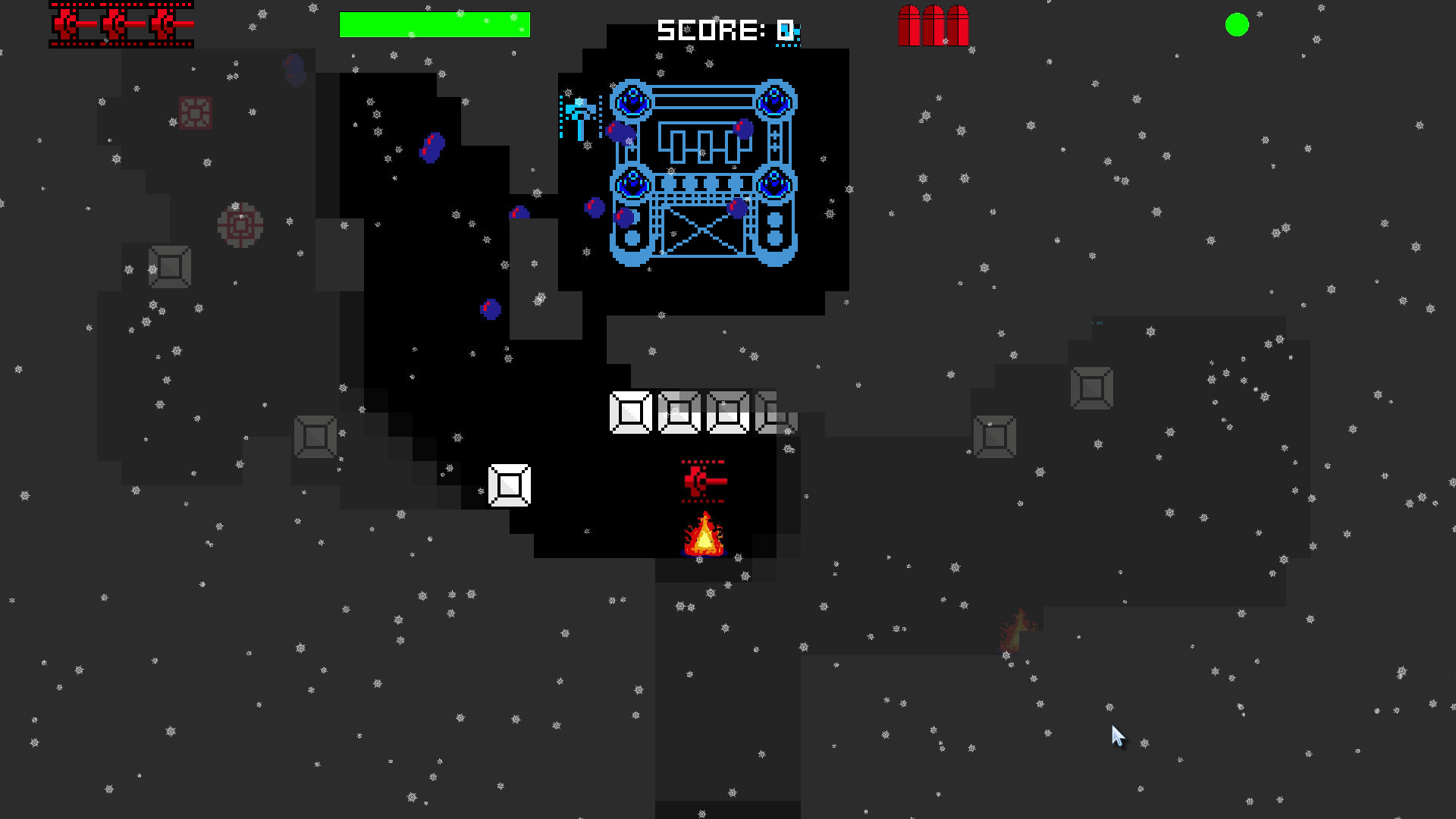Click the green status circle indicator
Viewport: 1456px width, 819px height.
tap(1238, 25)
